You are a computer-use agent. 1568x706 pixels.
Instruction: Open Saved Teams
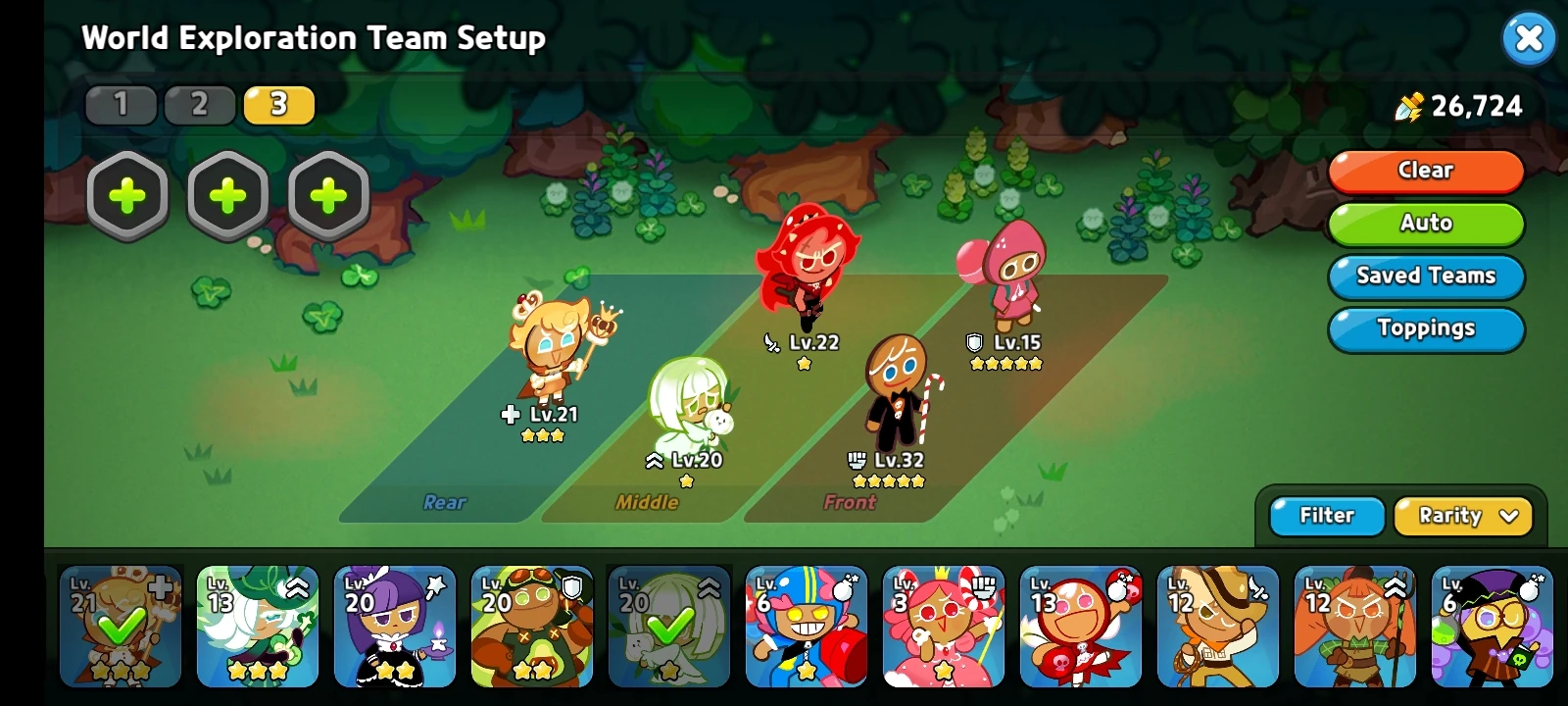(x=1426, y=277)
